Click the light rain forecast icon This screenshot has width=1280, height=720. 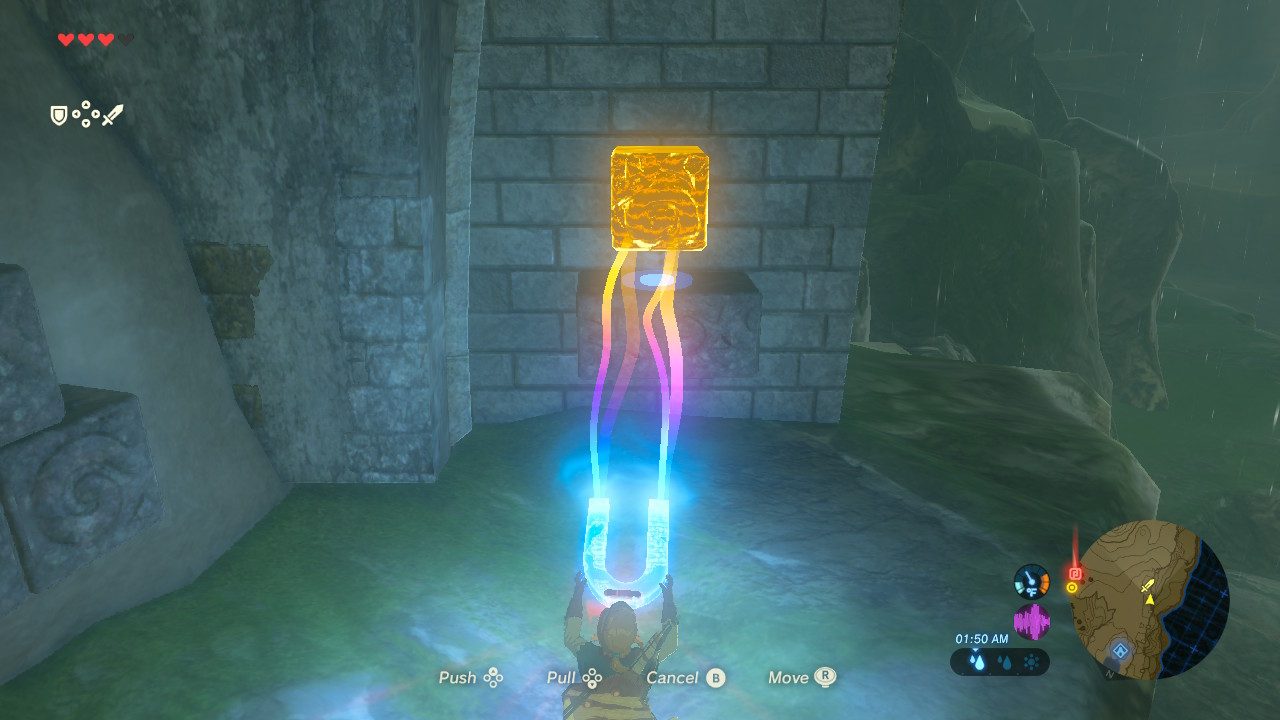pos(1005,662)
